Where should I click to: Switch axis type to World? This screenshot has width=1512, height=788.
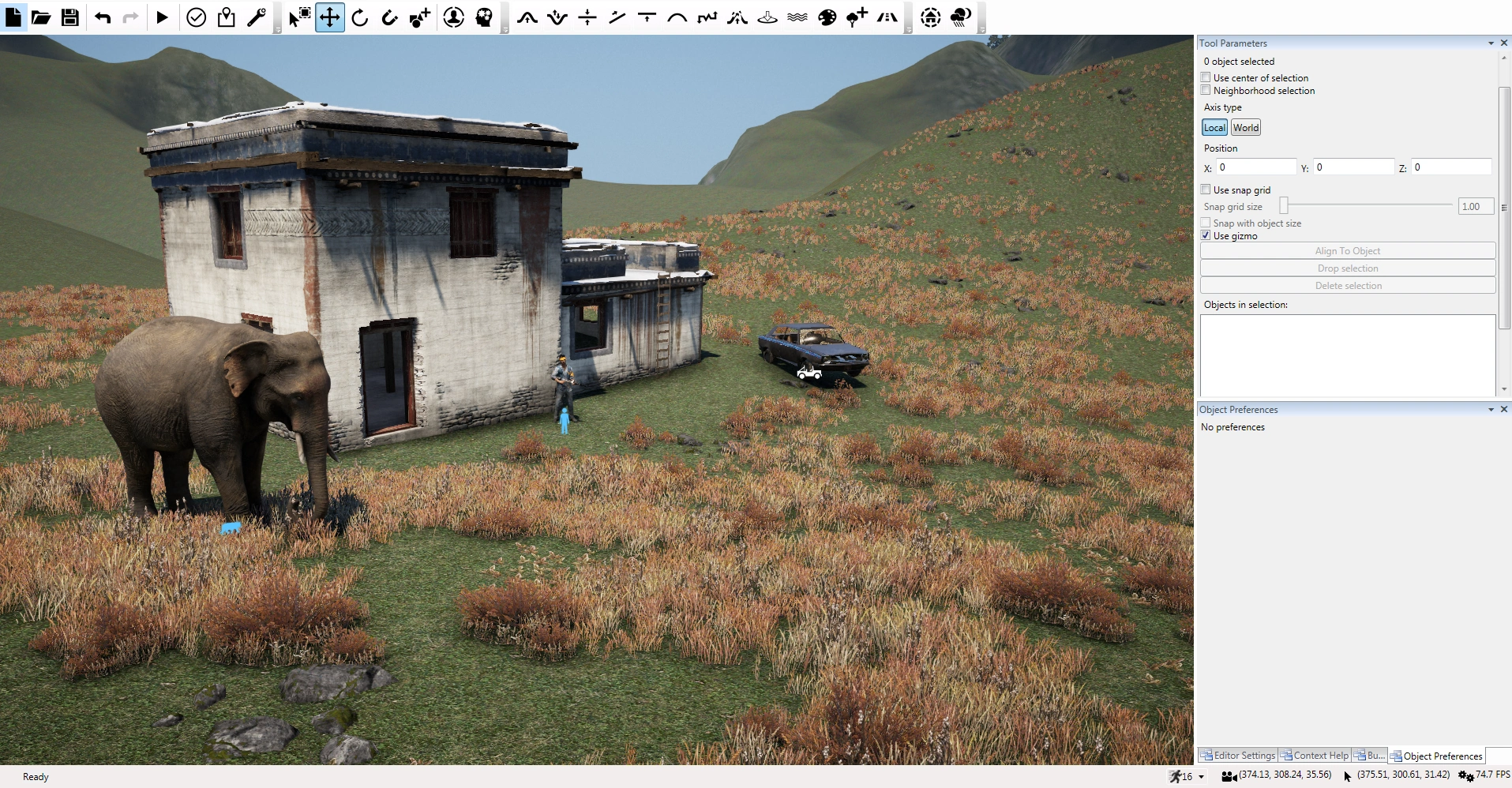1245,127
